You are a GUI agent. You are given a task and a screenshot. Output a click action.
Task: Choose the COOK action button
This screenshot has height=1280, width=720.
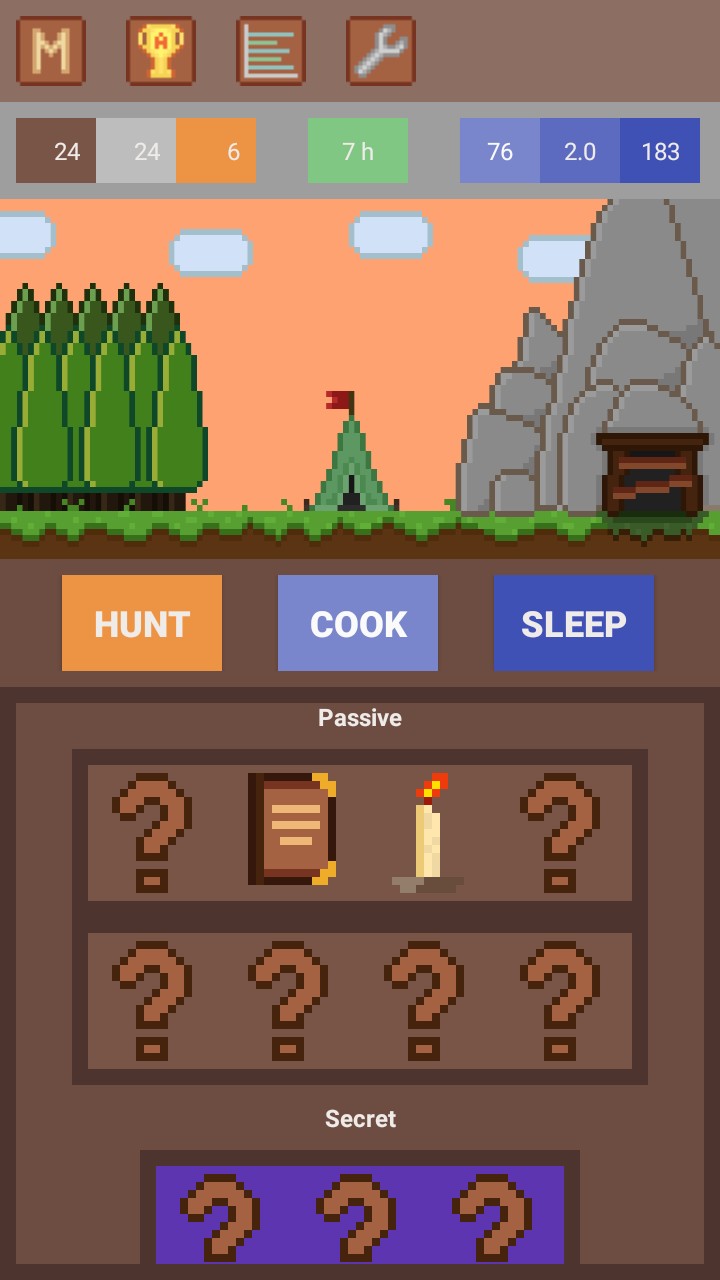coord(358,623)
